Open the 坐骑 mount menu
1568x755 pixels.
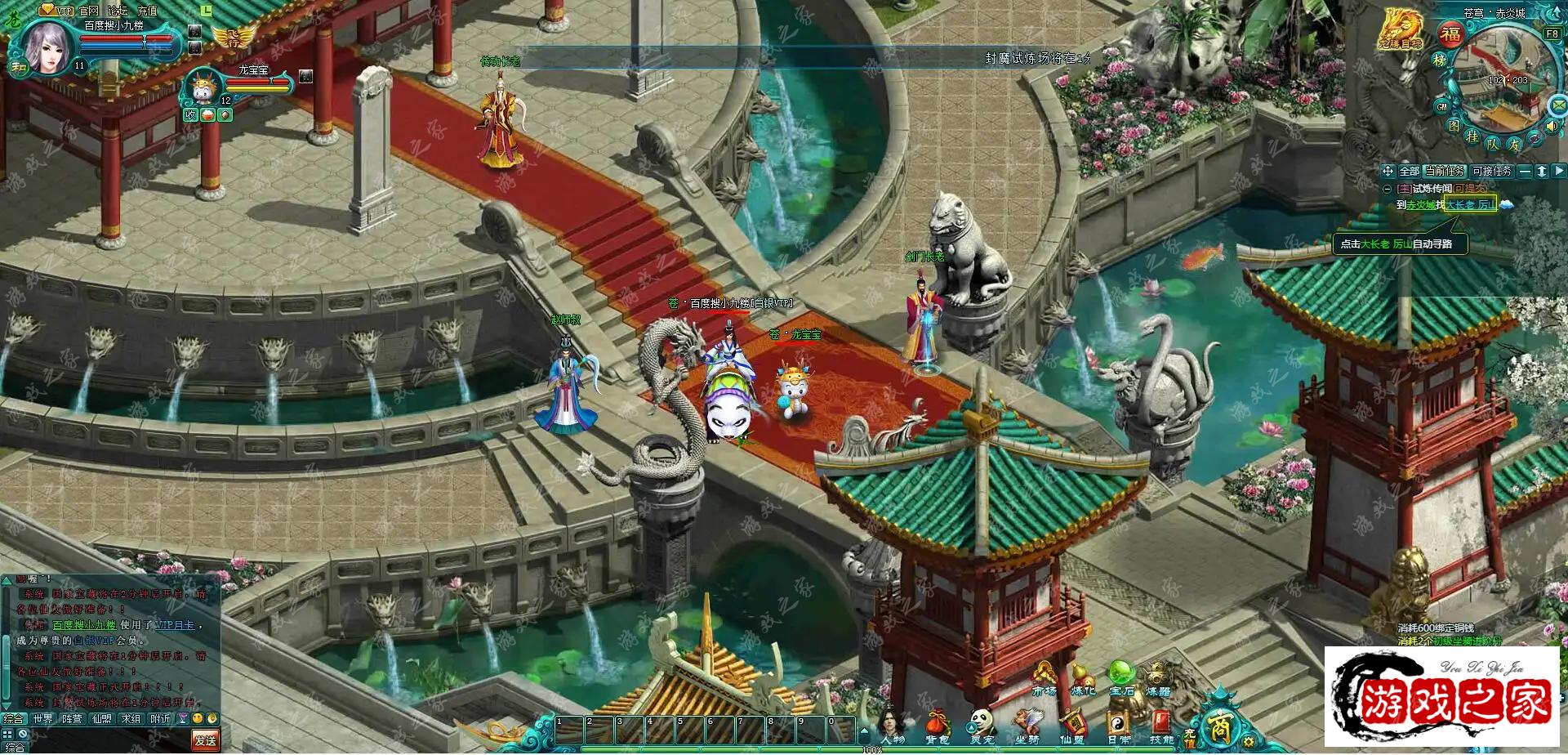pyautogui.click(x=1027, y=725)
